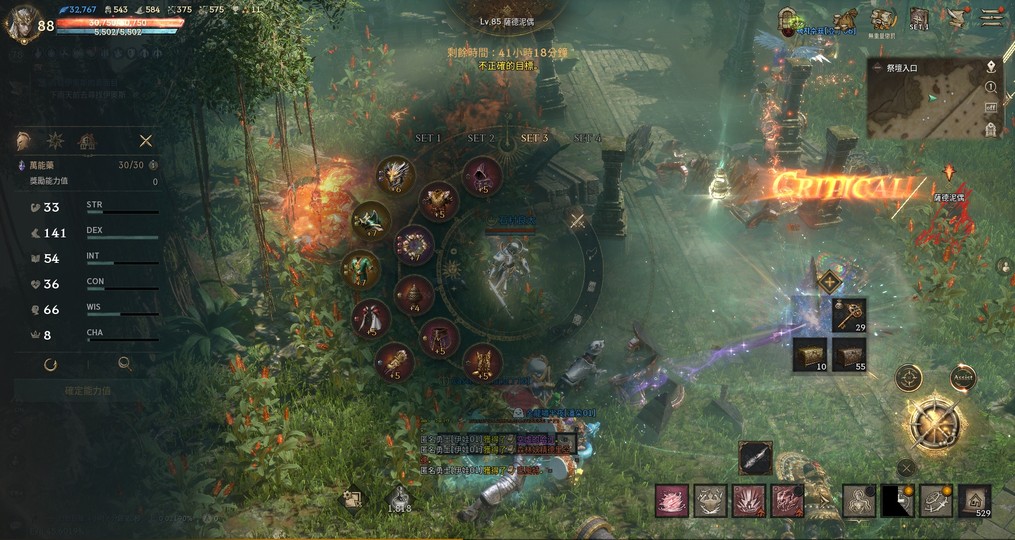Use the home return scroll slot
The height and width of the screenshot is (540, 1015).
975,500
